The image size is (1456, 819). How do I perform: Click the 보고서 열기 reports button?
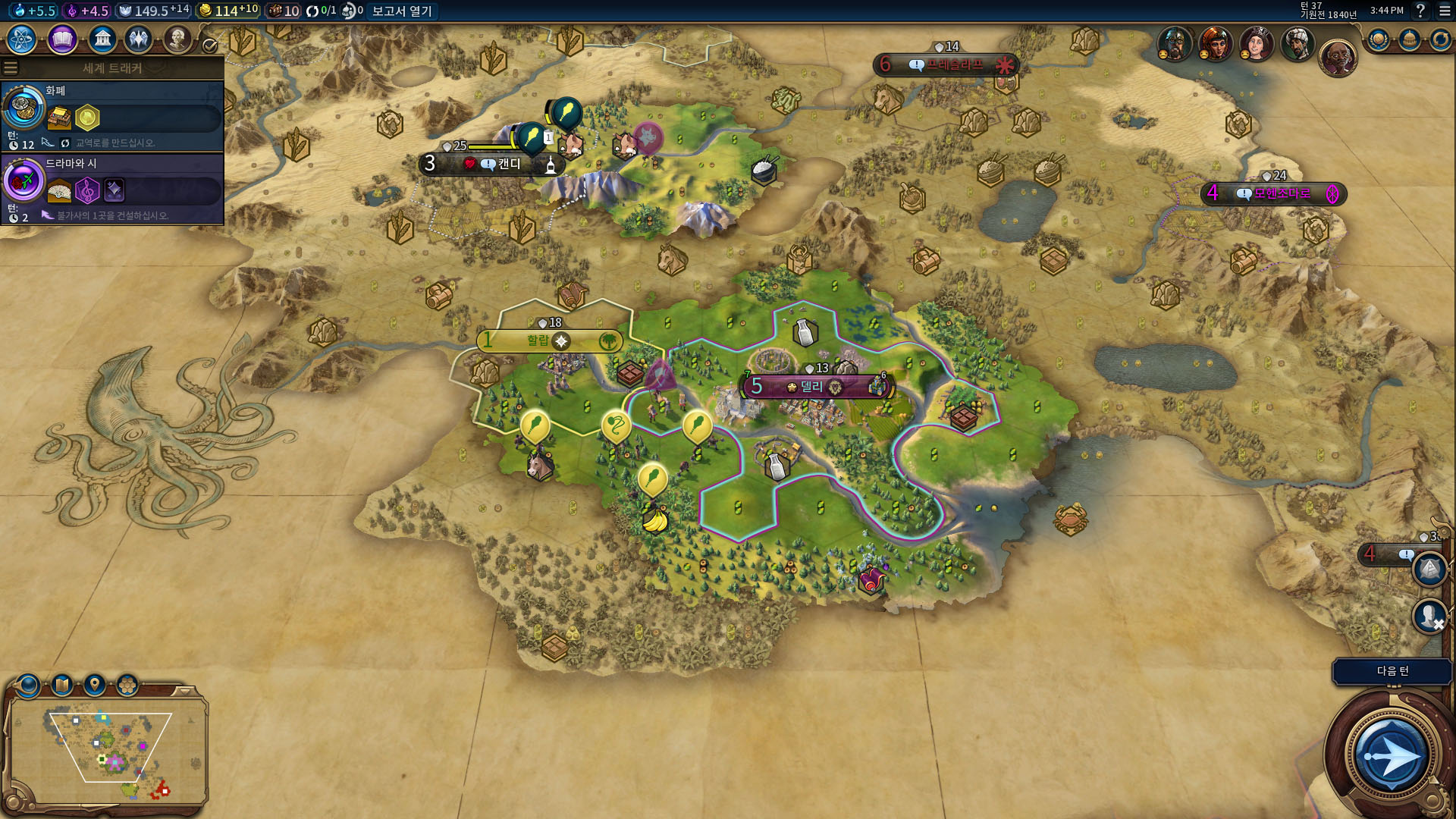(401, 11)
